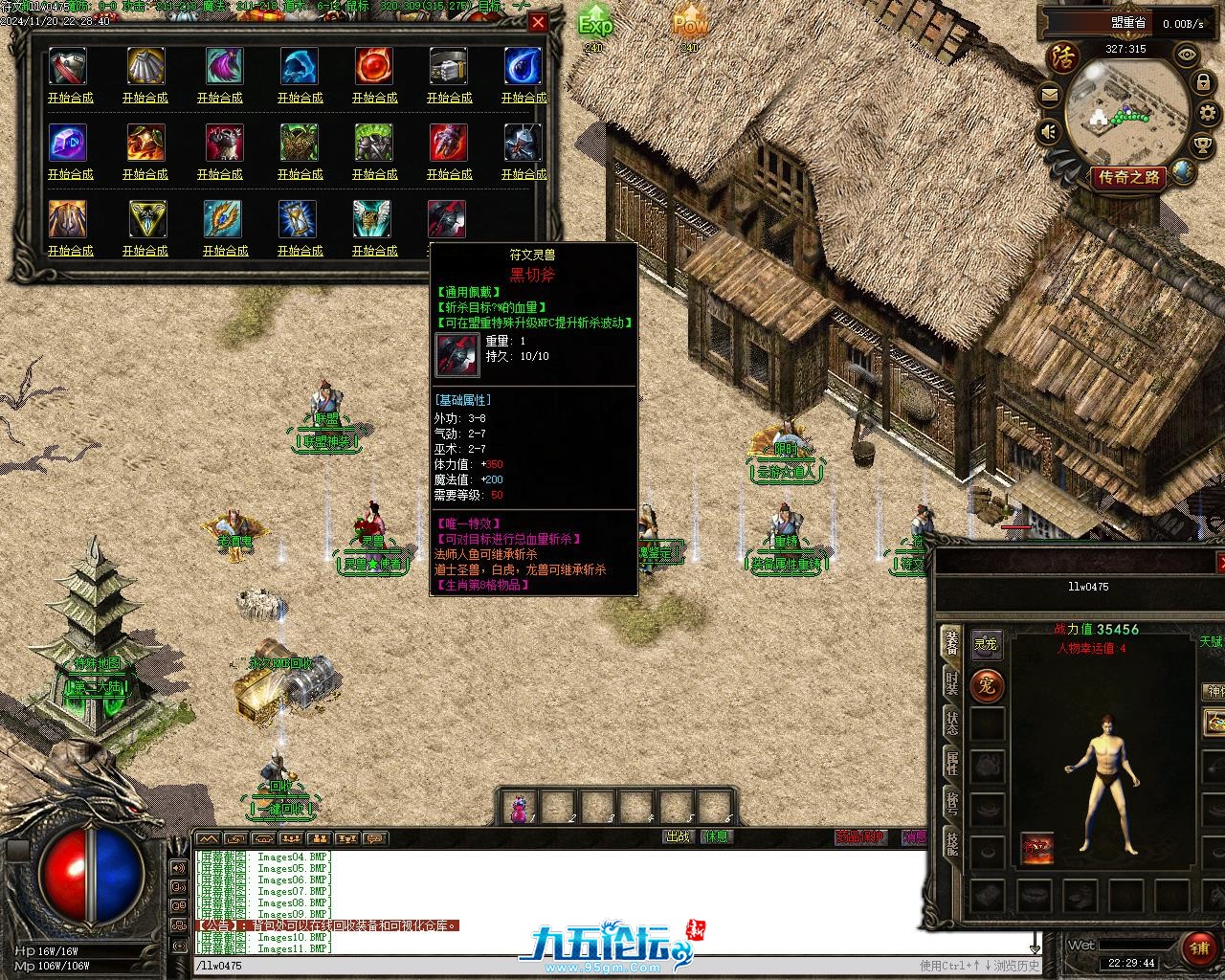Open the 传奇之路 button under the minimap
The image size is (1225, 980).
click(x=1128, y=177)
